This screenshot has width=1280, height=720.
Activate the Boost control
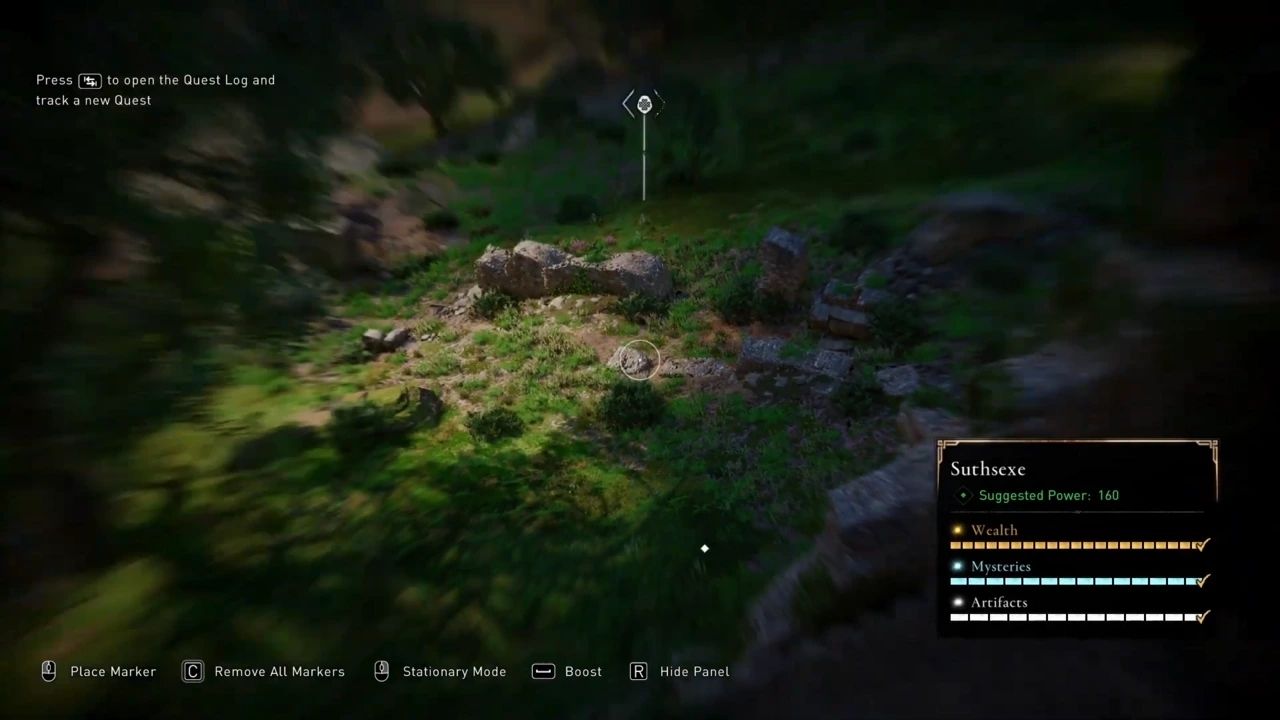click(x=583, y=671)
